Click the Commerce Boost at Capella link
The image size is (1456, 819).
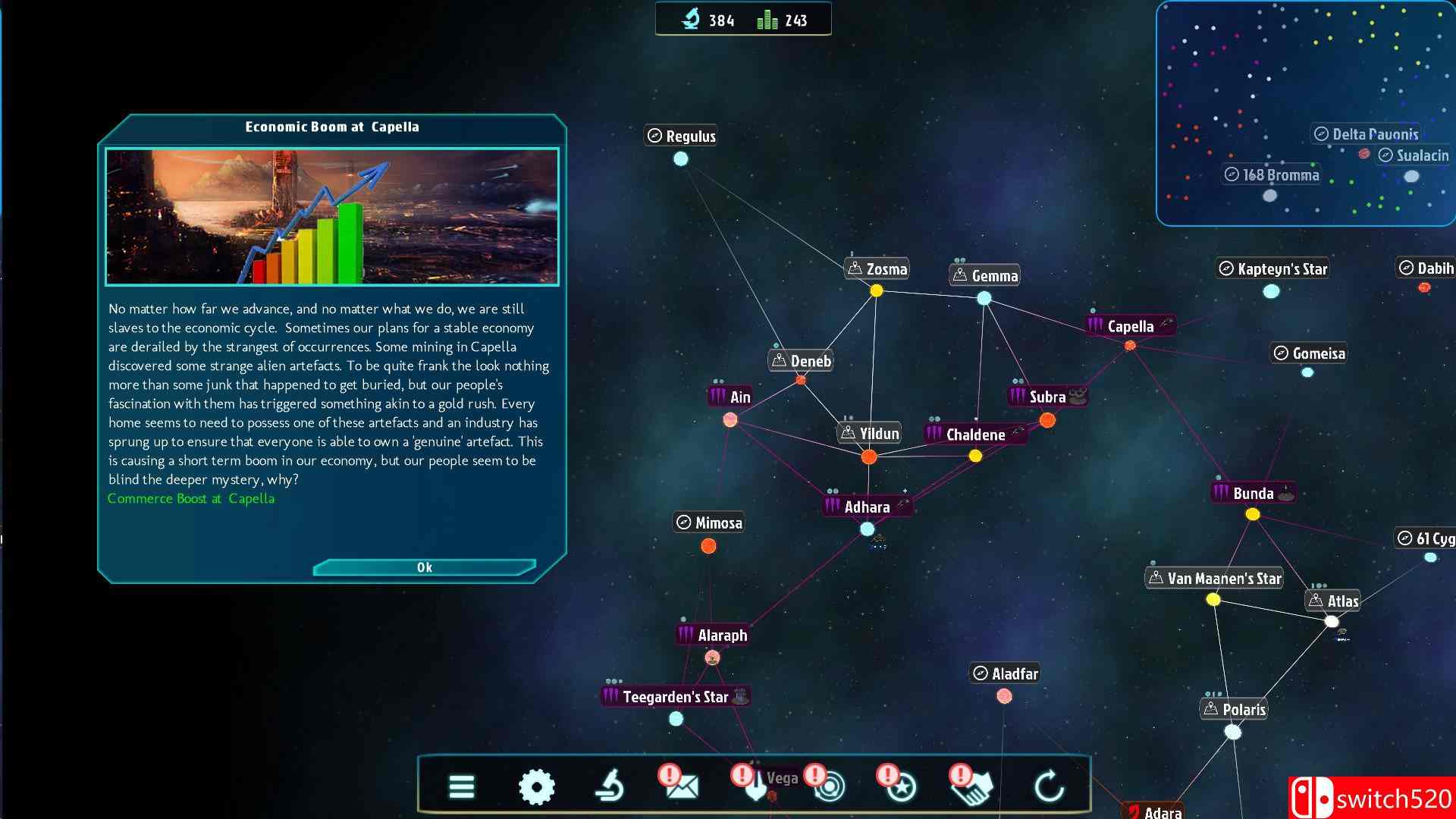coord(191,498)
